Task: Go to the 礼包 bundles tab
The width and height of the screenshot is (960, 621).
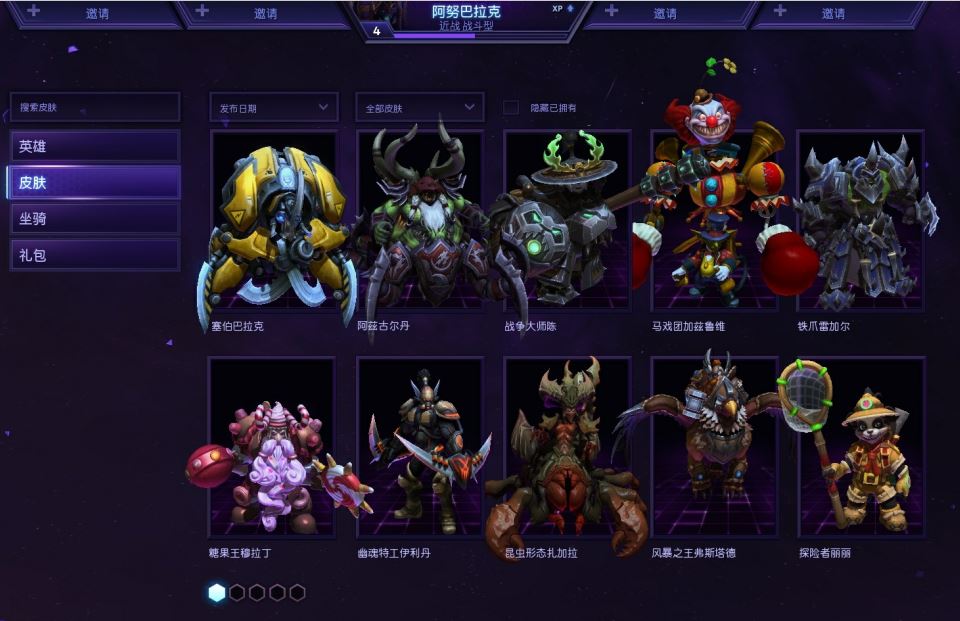Action: click(x=94, y=255)
